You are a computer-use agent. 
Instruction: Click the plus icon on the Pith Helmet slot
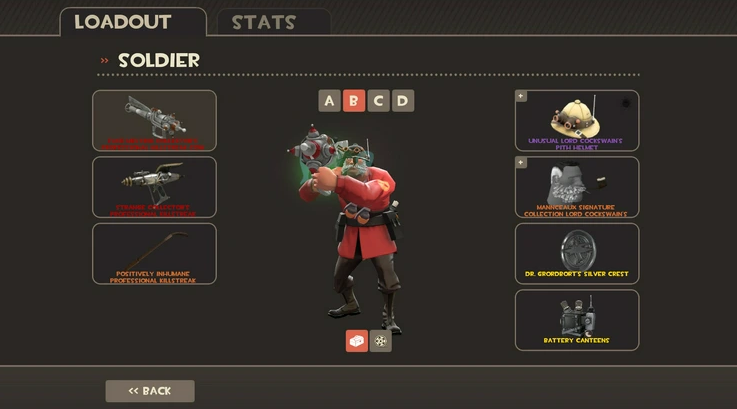521,96
